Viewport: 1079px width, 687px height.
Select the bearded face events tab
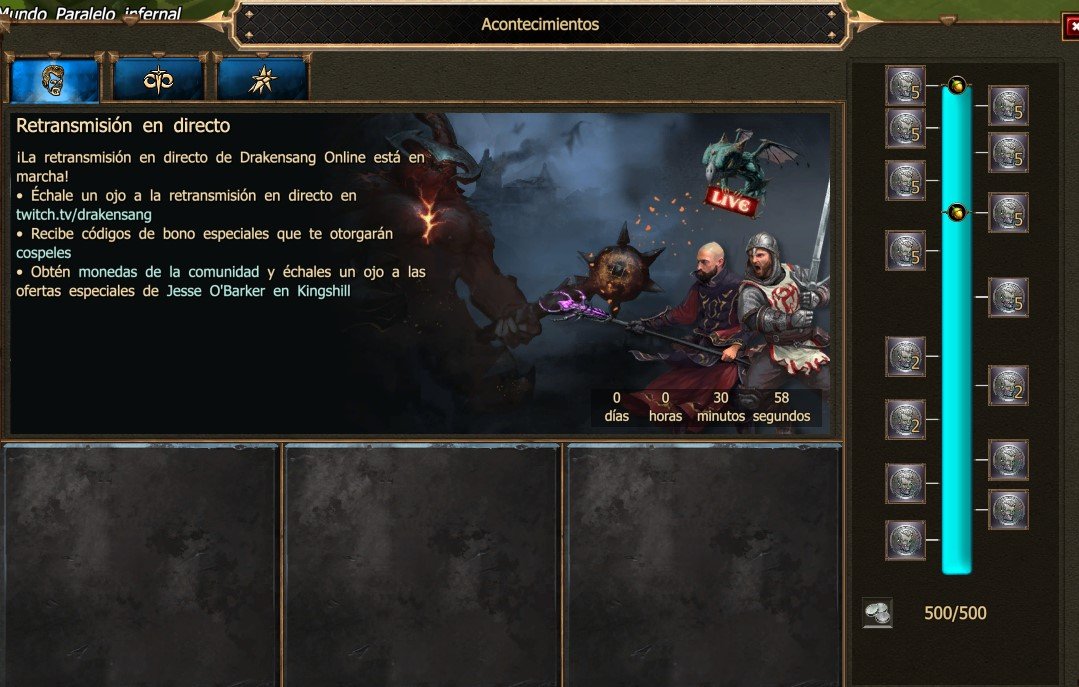pyautogui.click(x=55, y=80)
